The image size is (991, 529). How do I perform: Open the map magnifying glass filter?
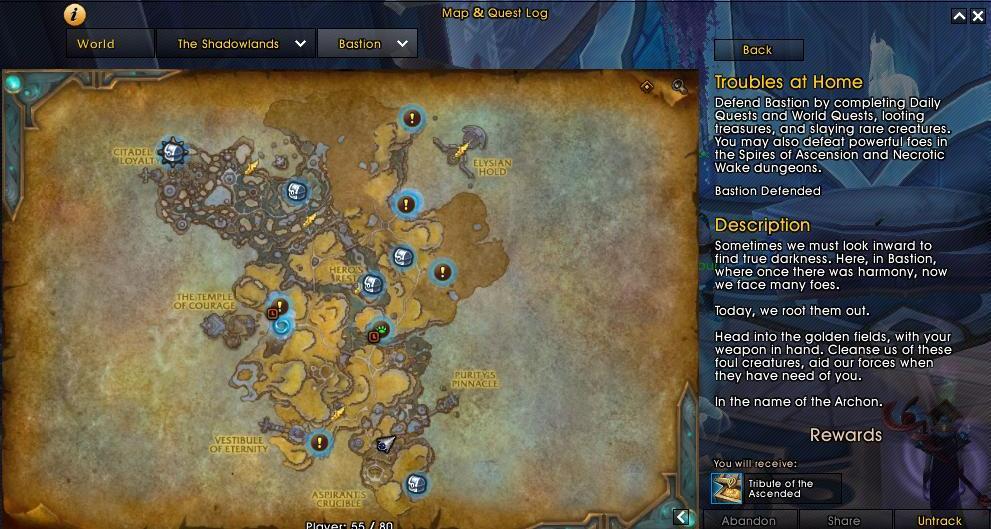pyautogui.click(x=680, y=87)
